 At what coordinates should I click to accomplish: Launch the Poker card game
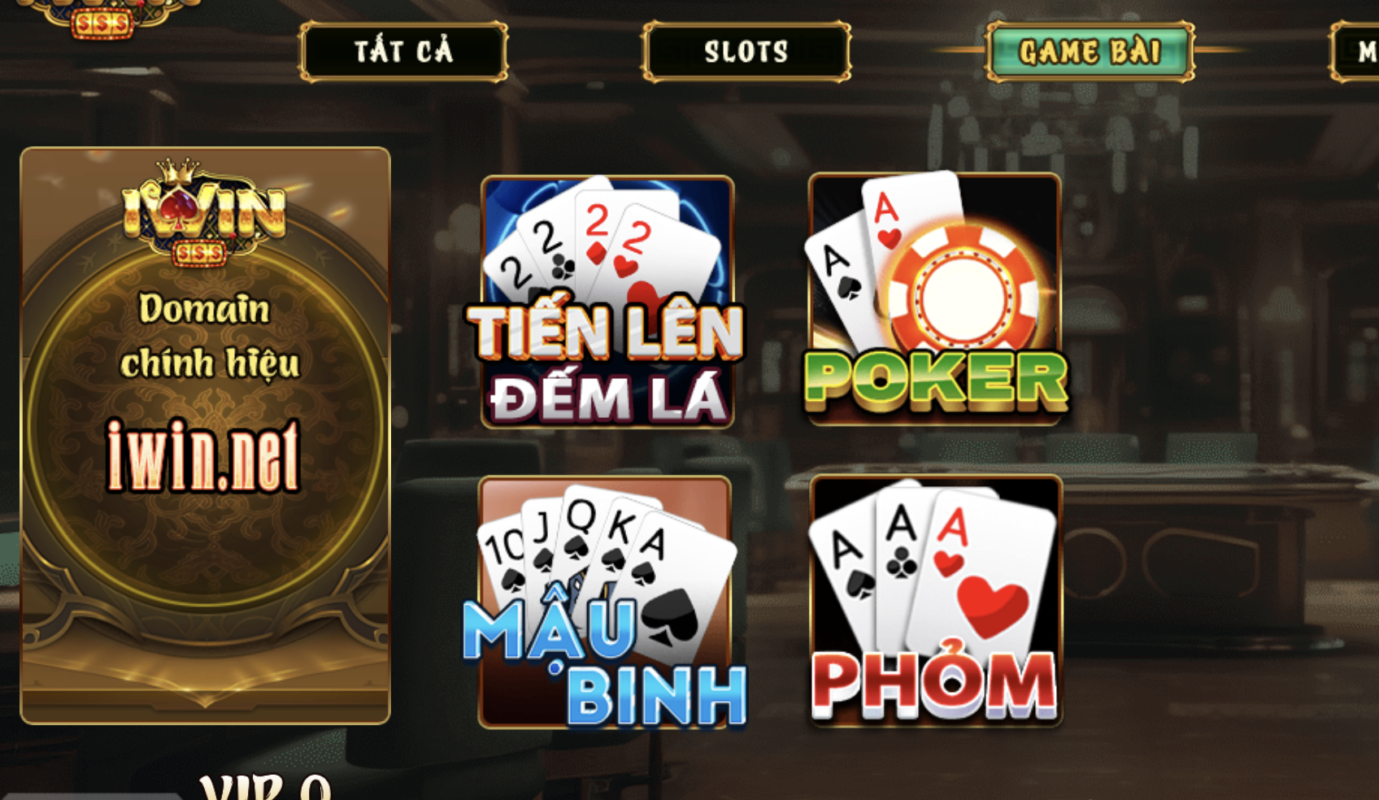[x=935, y=300]
